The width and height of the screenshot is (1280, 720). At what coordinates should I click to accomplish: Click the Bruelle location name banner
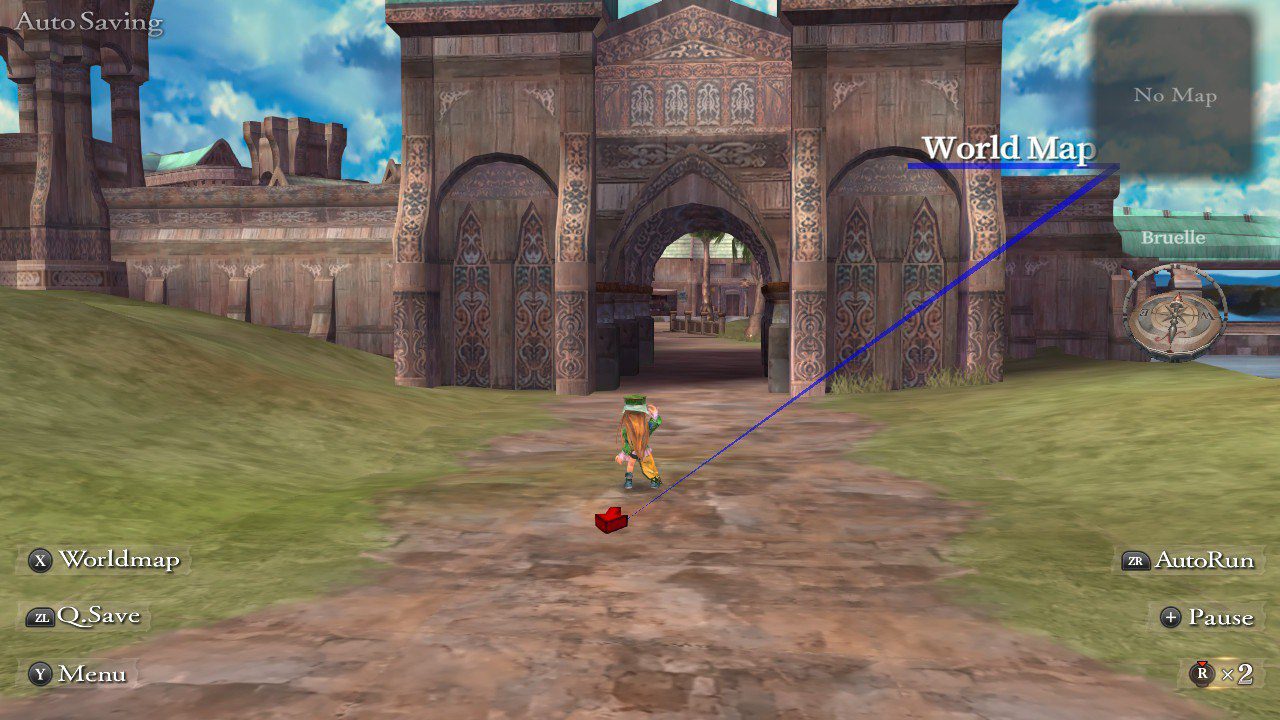tap(1173, 238)
